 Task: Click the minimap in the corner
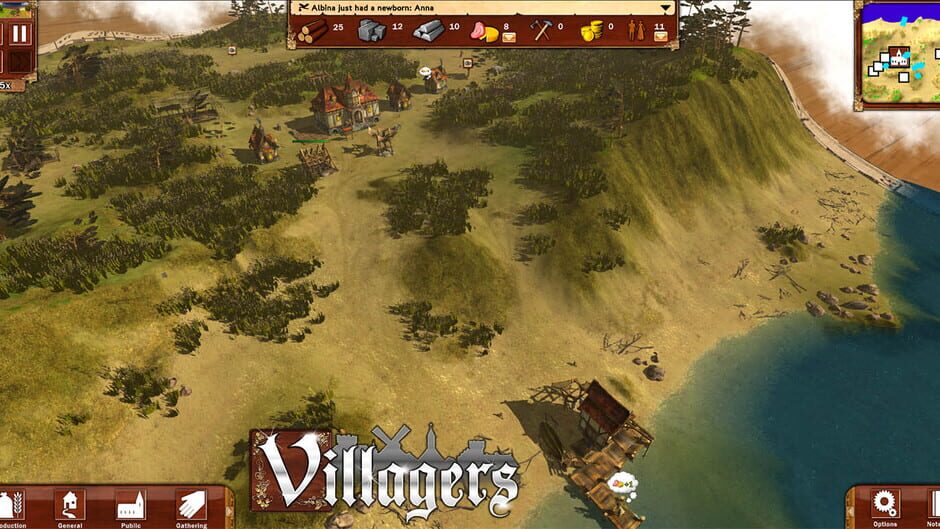pos(898,55)
